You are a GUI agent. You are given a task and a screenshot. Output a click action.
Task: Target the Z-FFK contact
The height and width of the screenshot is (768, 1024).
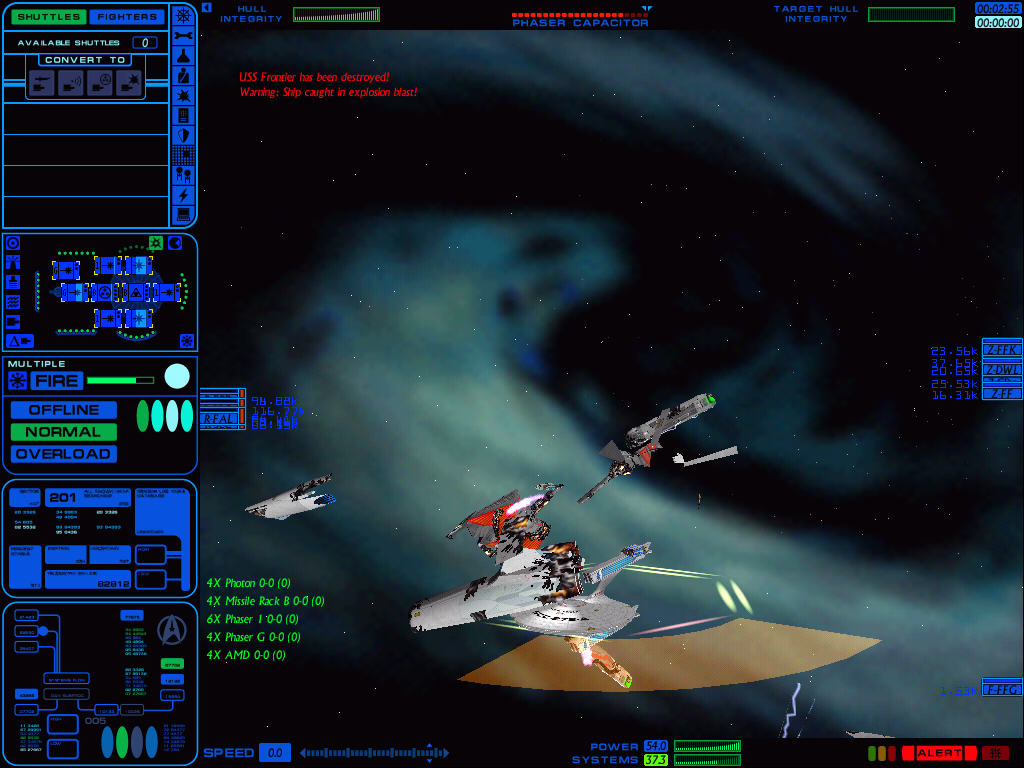(x=1002, y=349)
